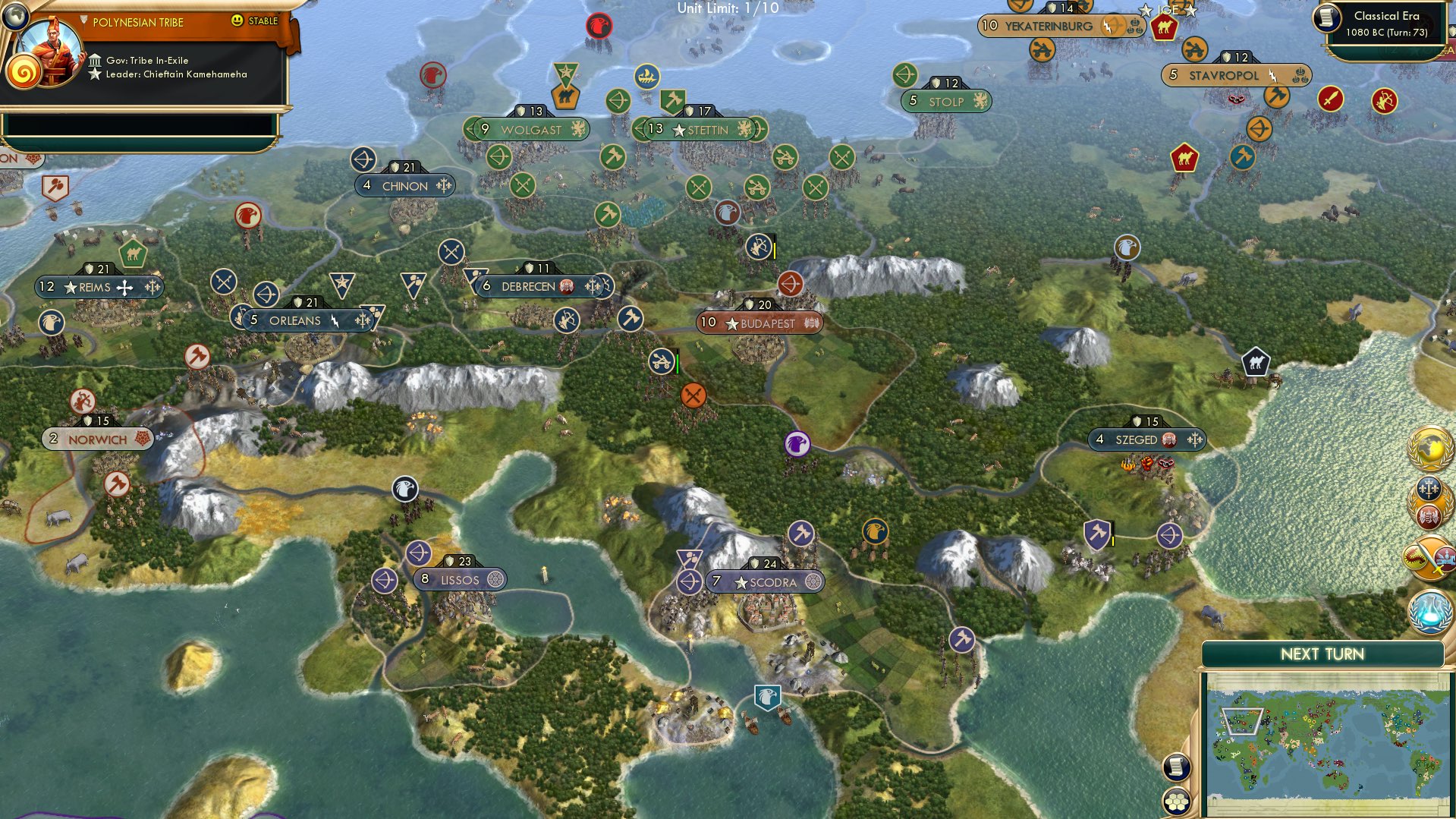
Task: Open the Budapest city banner
Action: [759, 323]
